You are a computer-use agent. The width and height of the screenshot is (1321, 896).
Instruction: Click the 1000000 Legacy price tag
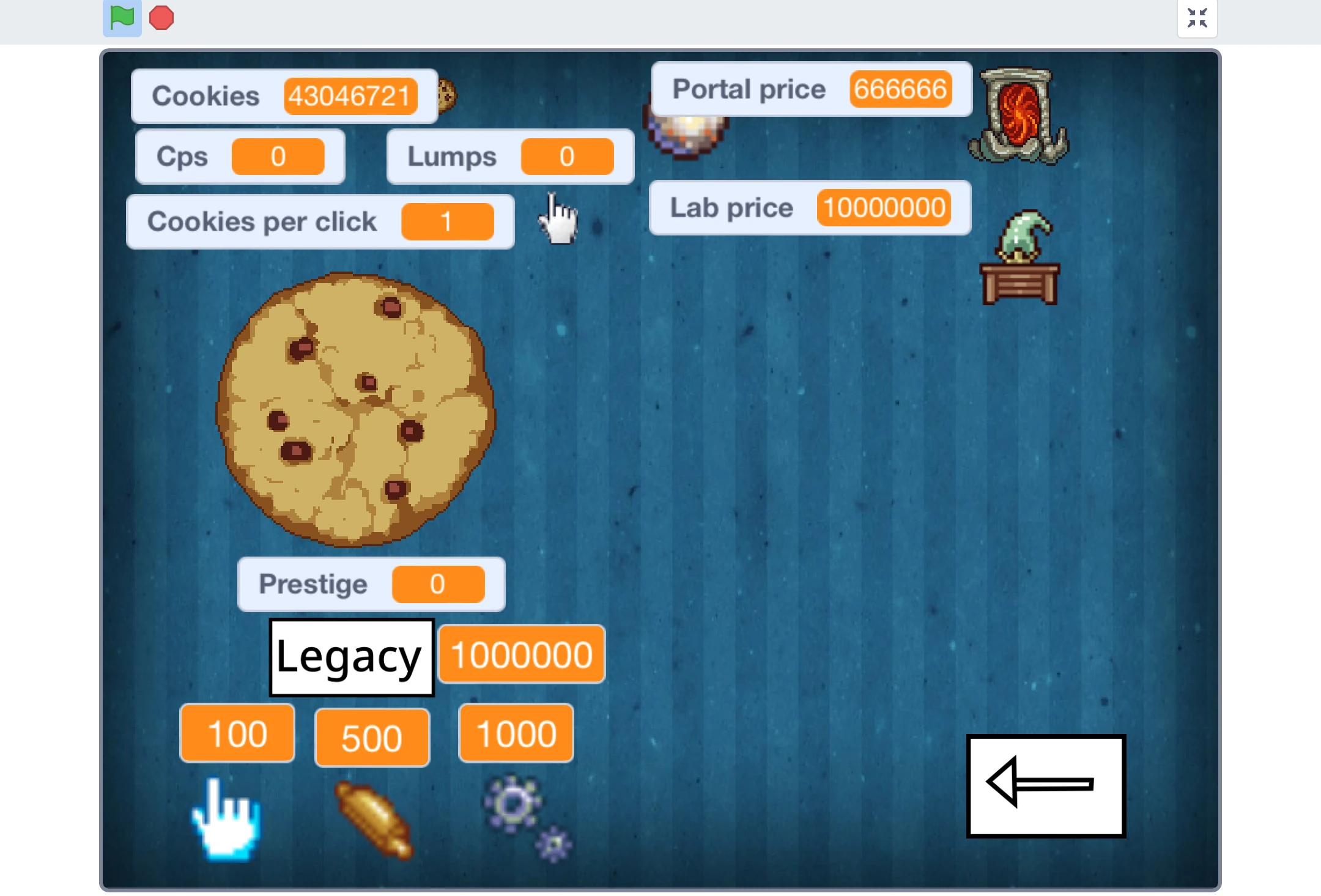tap(520, 653)
